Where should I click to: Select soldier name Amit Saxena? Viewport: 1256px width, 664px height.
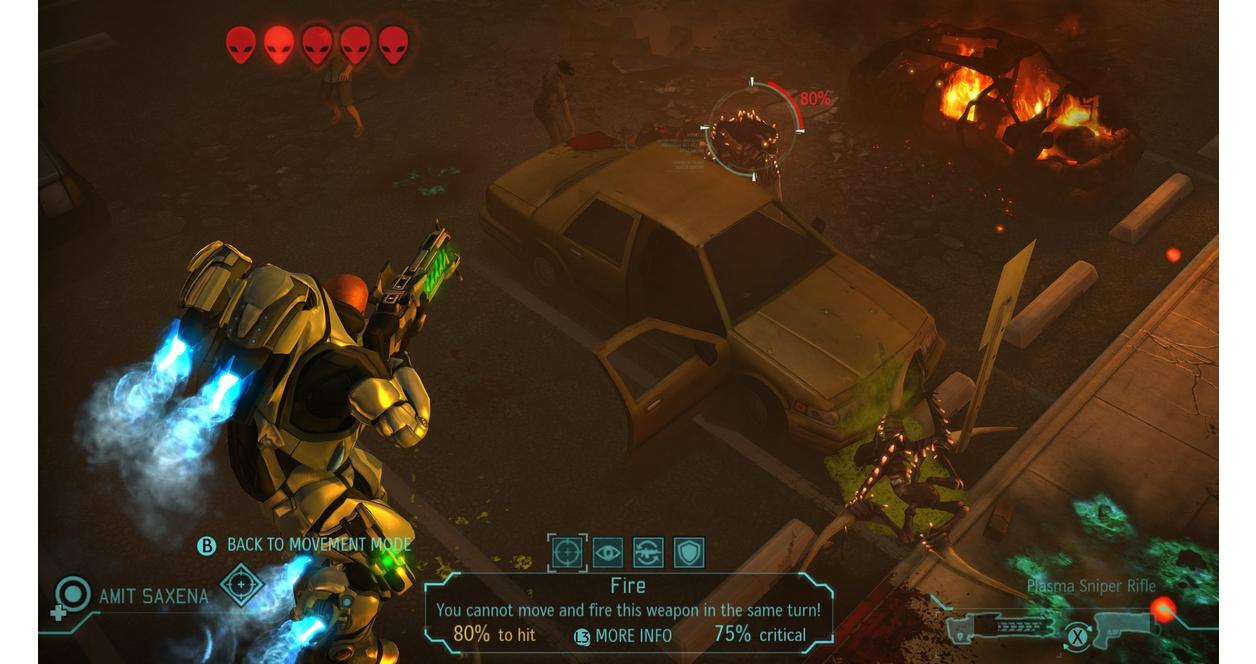tap(154, 597)
